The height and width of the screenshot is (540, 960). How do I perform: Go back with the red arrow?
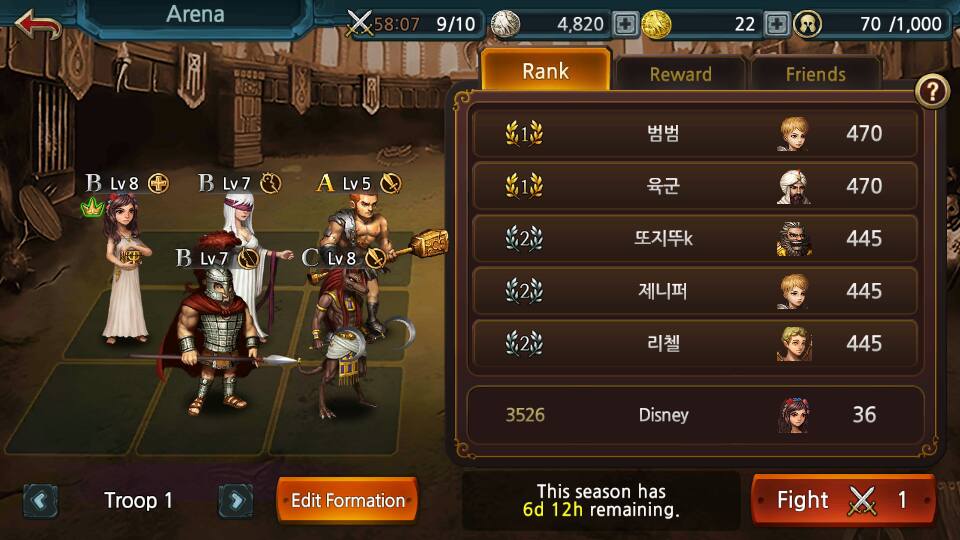click(x=38, y=24)
